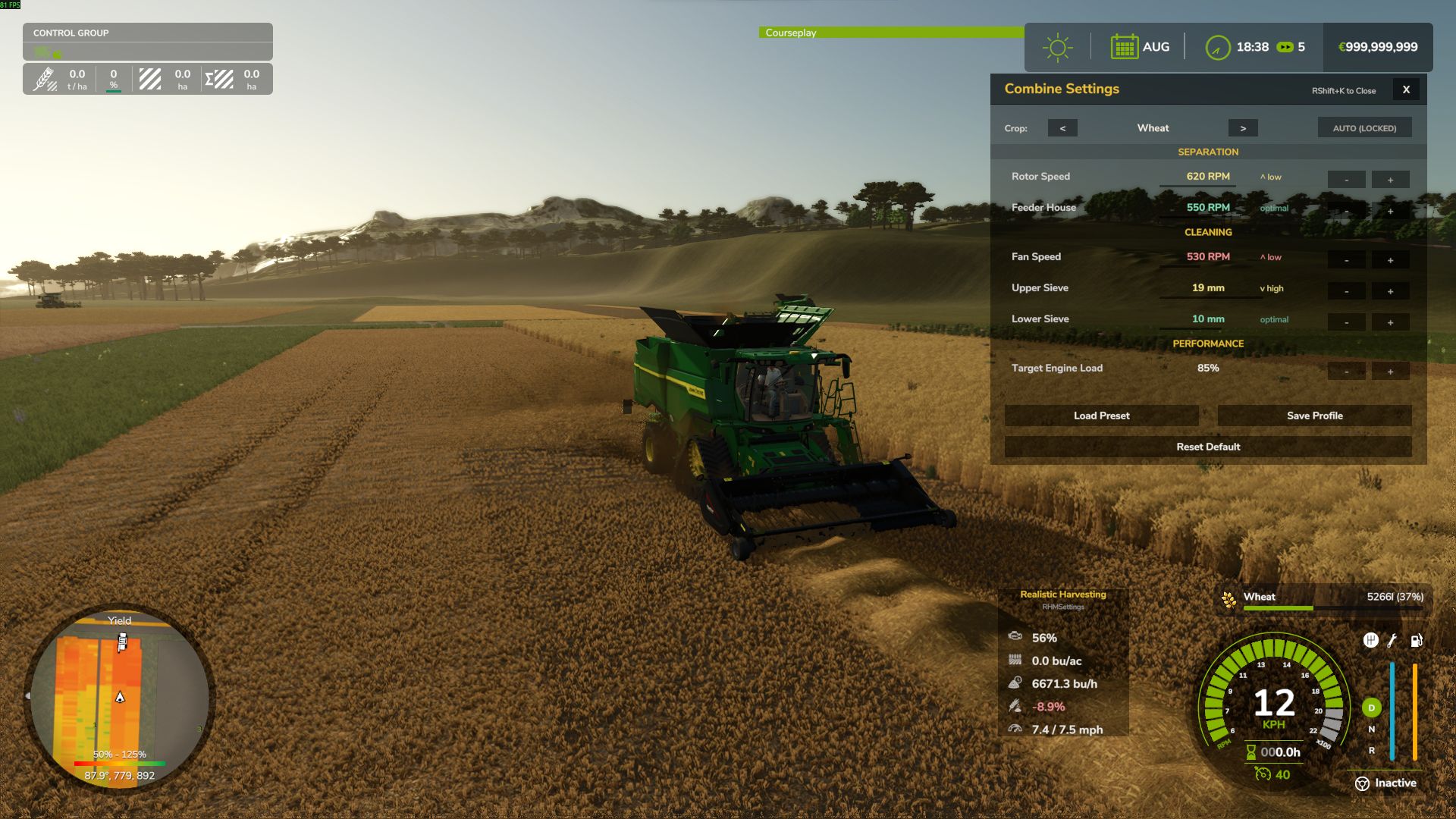
Task: Reset combine settings to default
Action: [1208, 447]
